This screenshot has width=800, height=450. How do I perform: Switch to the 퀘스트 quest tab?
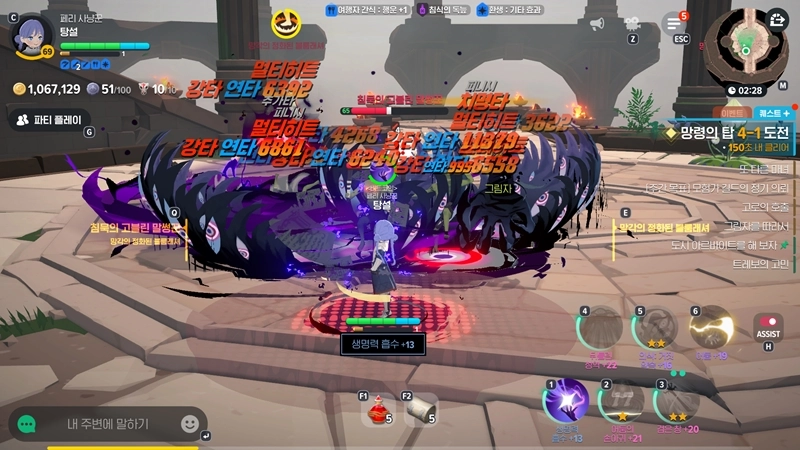(772, 113)
